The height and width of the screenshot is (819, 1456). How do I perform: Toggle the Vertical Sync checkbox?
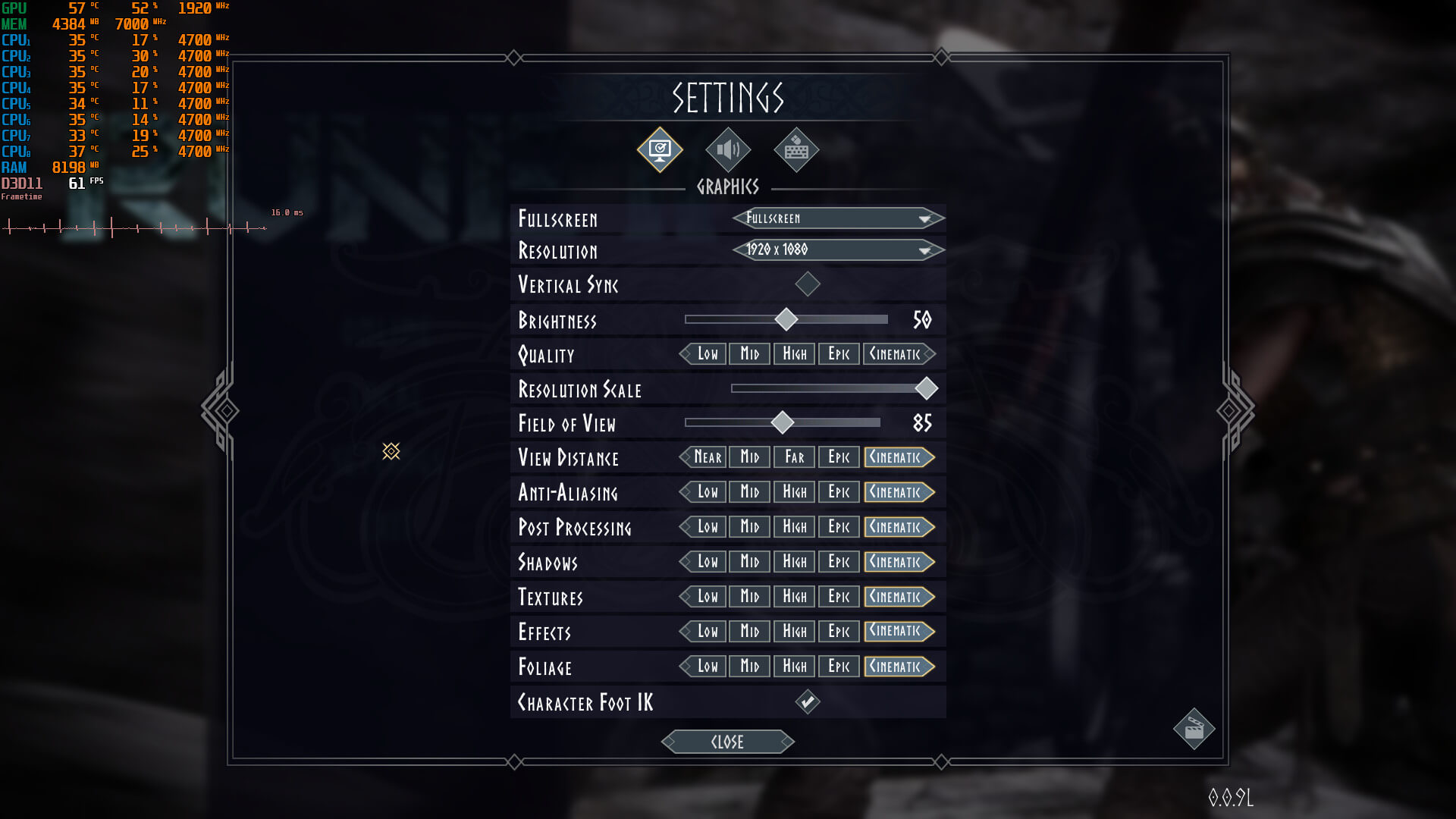[808, 284]
